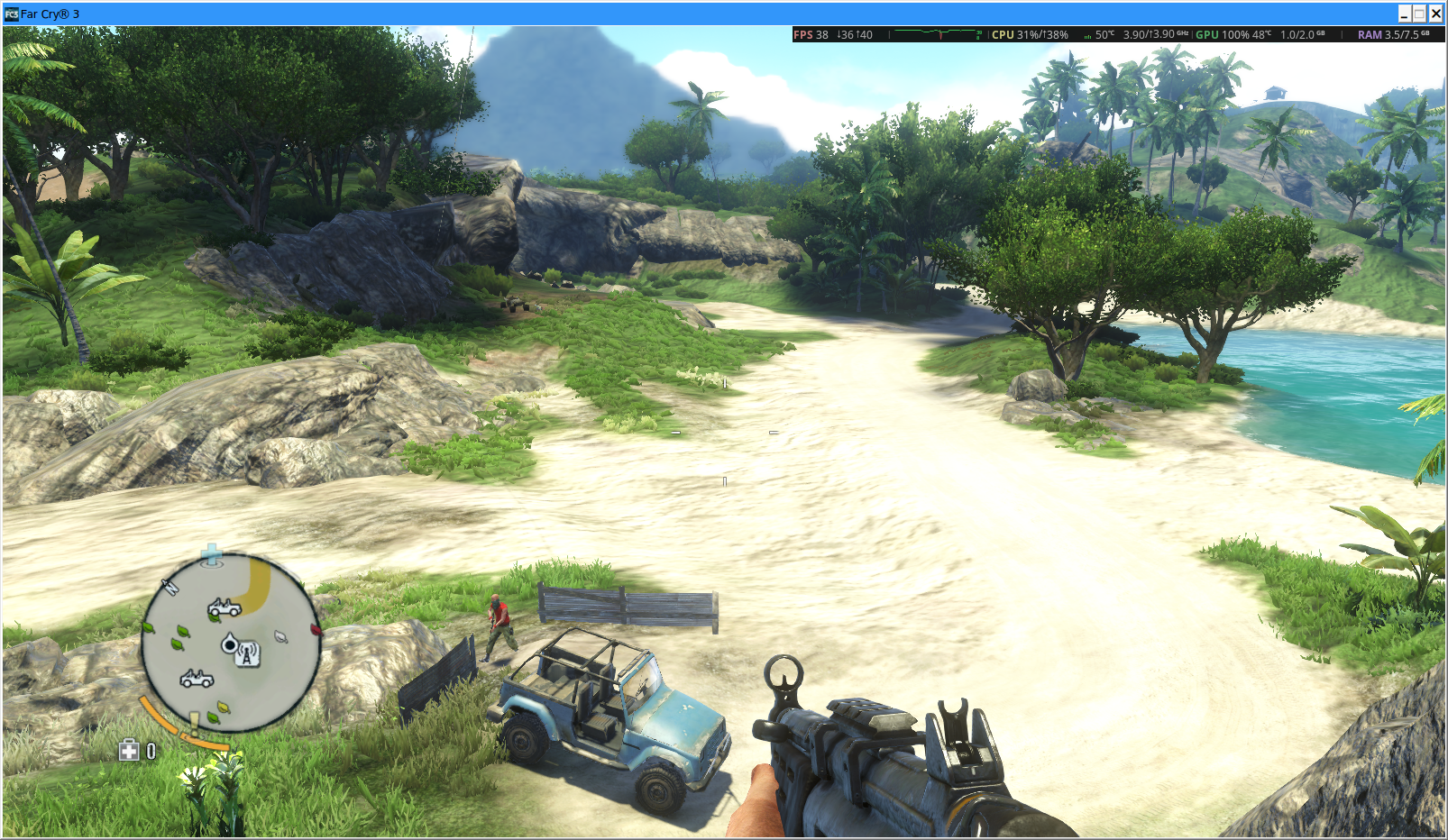Click the medkit icon showing zero syringes
1448x840 pixels.
click(x=130, y=748)
